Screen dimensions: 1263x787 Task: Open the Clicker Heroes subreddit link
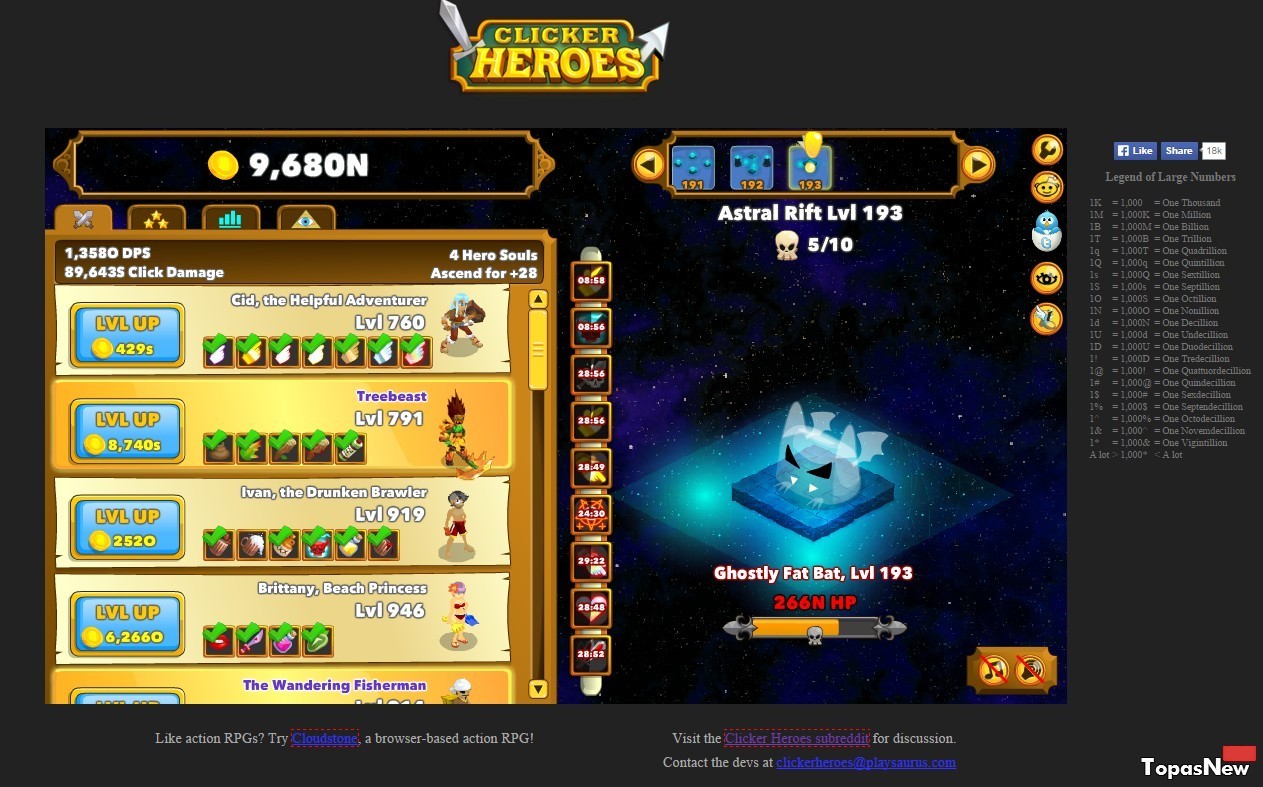pyautogui.click(x=797, y=739)
